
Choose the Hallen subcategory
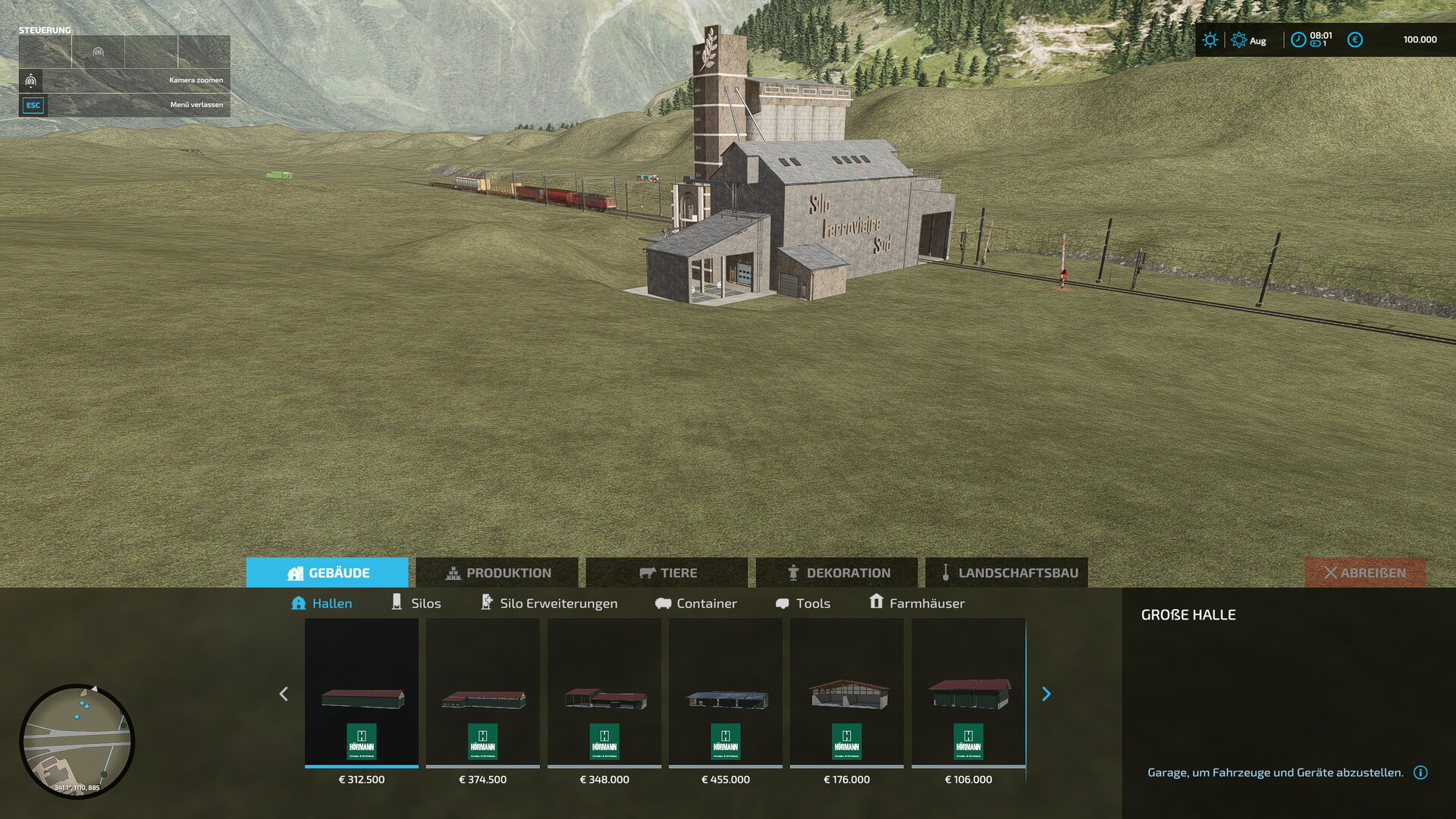pyautogui.click(x=322, y=603)
